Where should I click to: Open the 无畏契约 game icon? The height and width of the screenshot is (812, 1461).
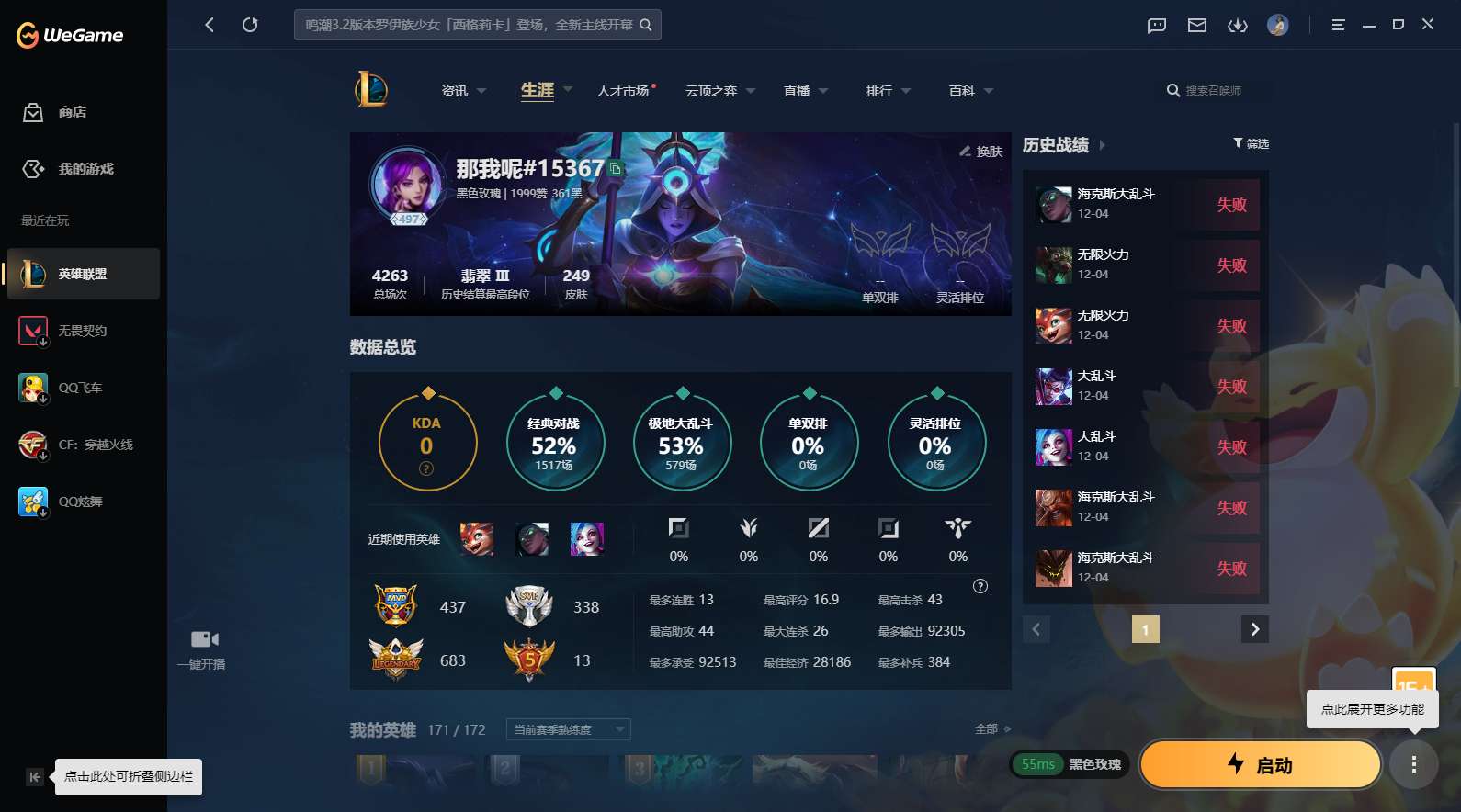point(34,331)
